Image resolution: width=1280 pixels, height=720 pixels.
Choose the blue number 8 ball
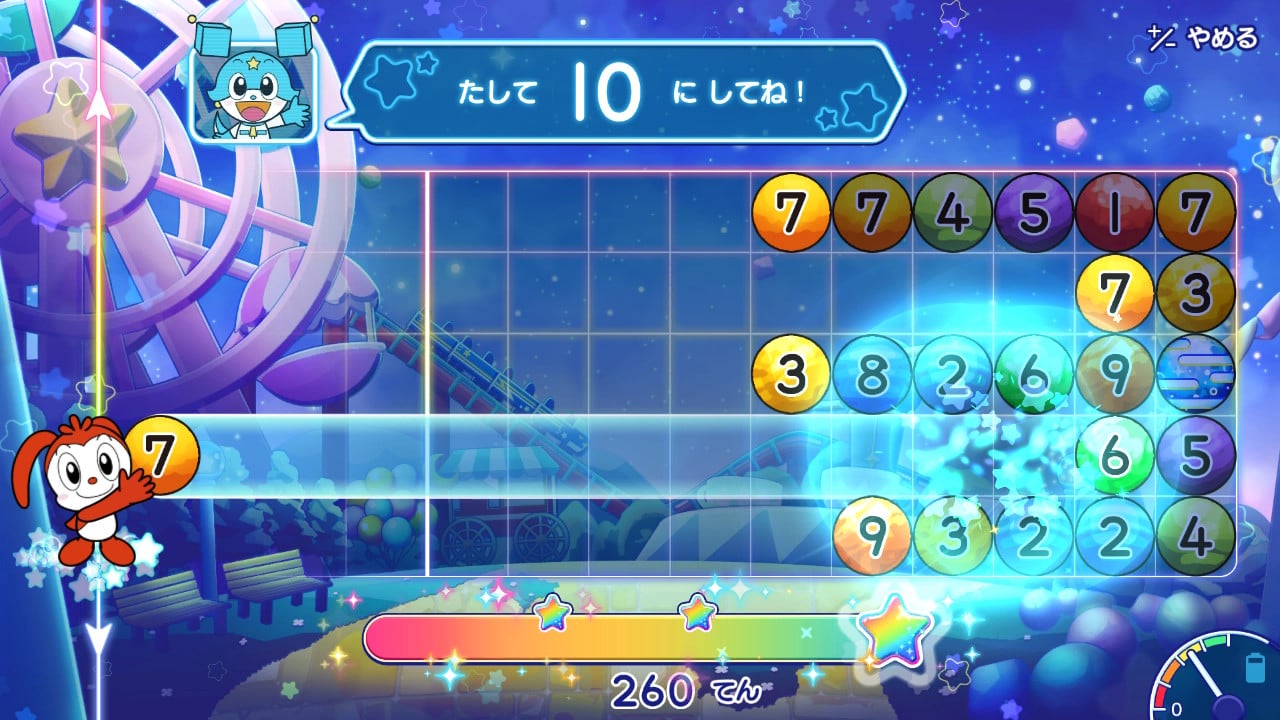click(x=872, y=374)
